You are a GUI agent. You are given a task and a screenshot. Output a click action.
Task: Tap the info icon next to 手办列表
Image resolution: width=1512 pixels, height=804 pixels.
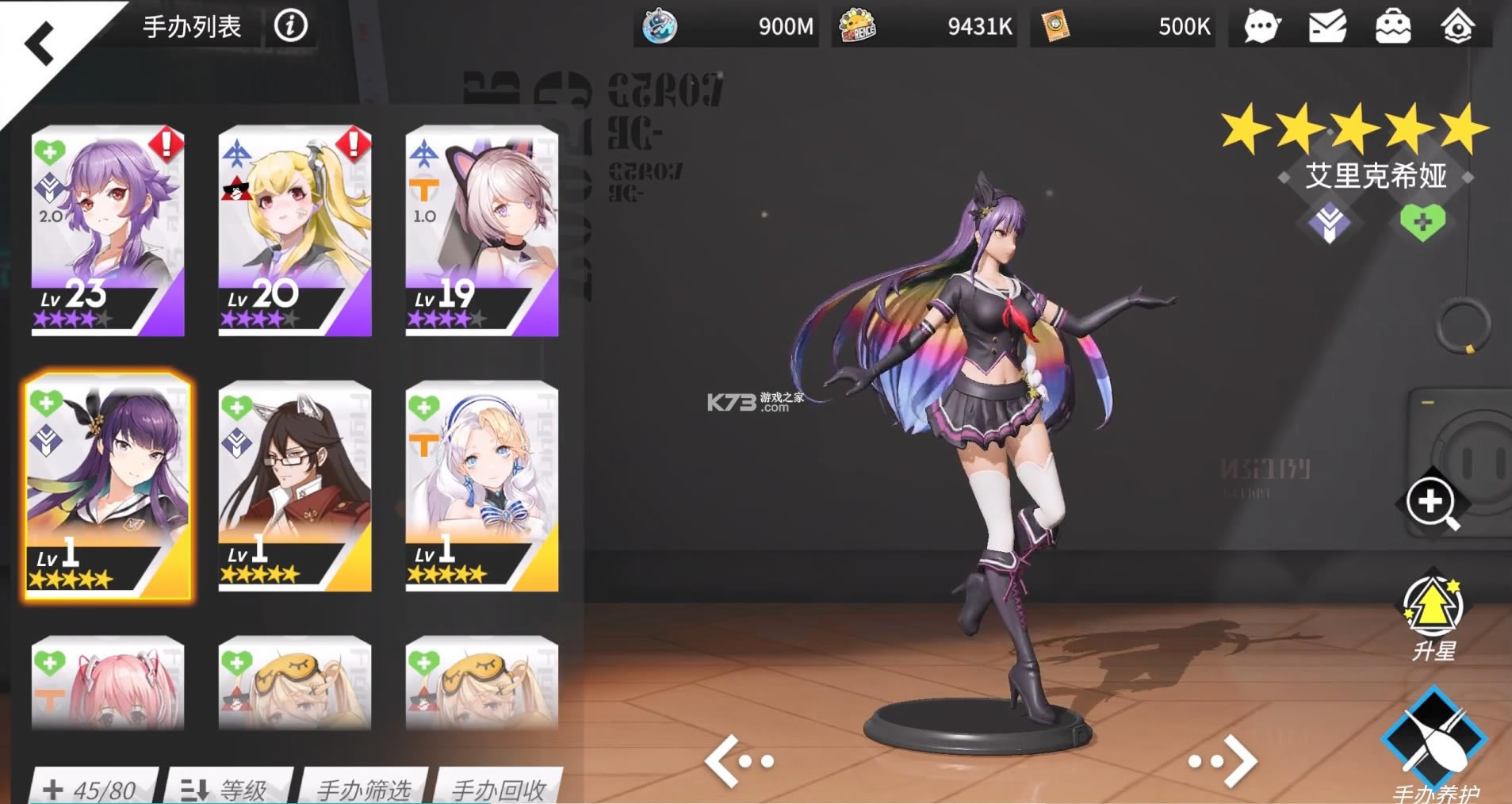(x=289, y=25)
